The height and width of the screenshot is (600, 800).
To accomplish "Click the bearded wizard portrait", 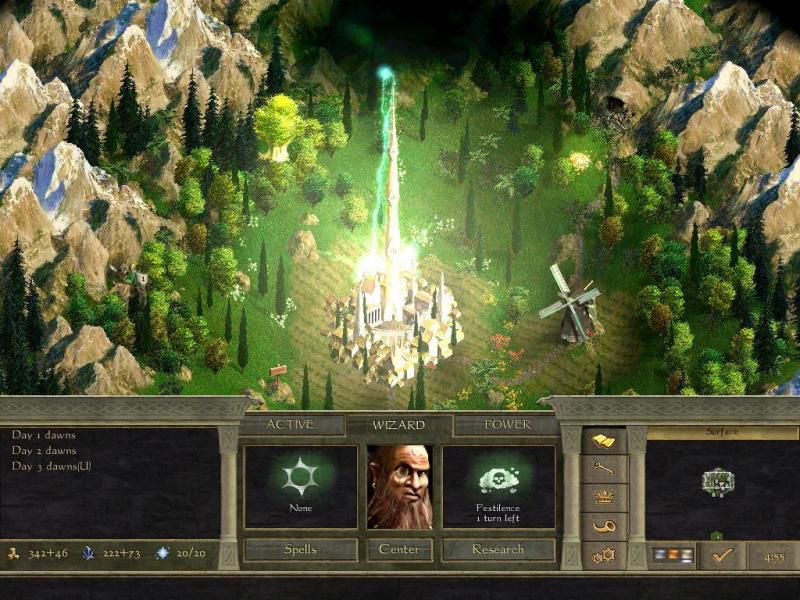I will (x=399, y=487).
